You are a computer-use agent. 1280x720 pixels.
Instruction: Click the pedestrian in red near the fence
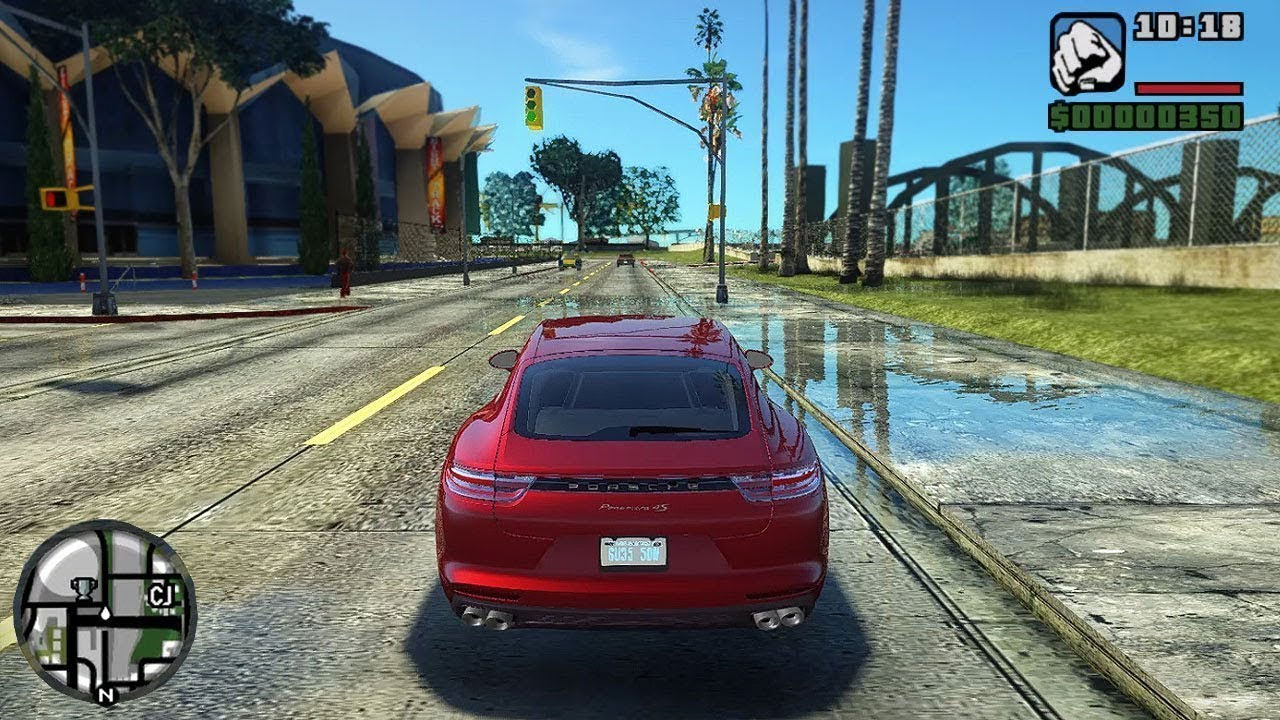tap(343, 265)
